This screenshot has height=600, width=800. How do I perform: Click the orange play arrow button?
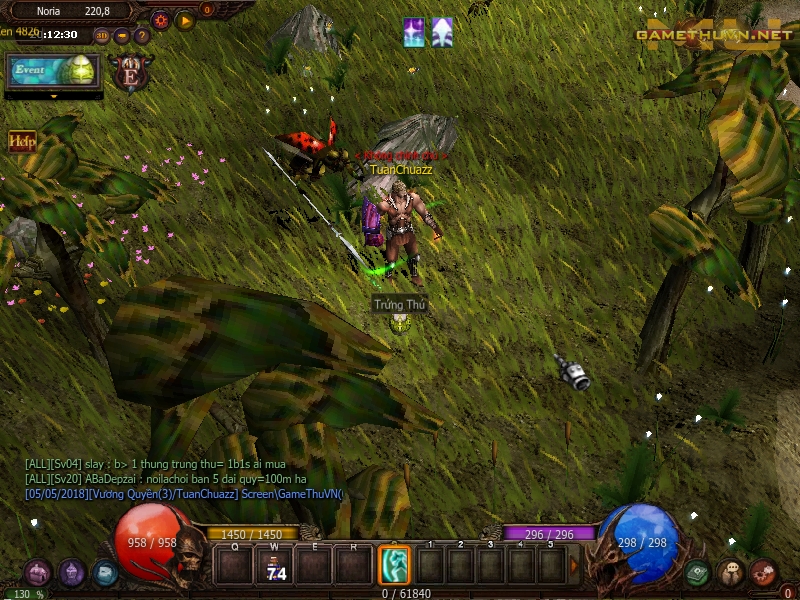click(x=185, y=19)
